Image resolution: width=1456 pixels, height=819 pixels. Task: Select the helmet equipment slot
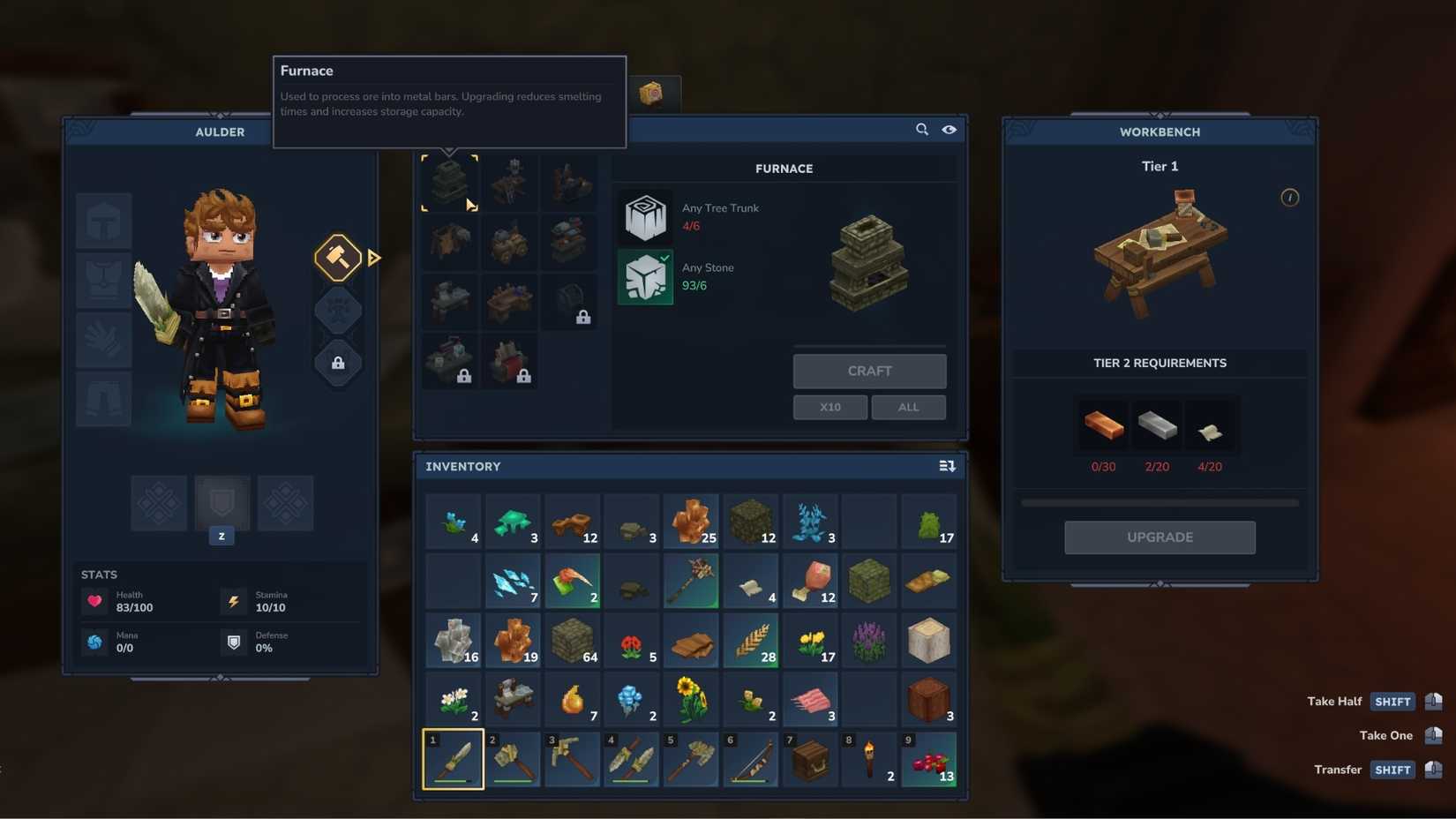point(103,221)
